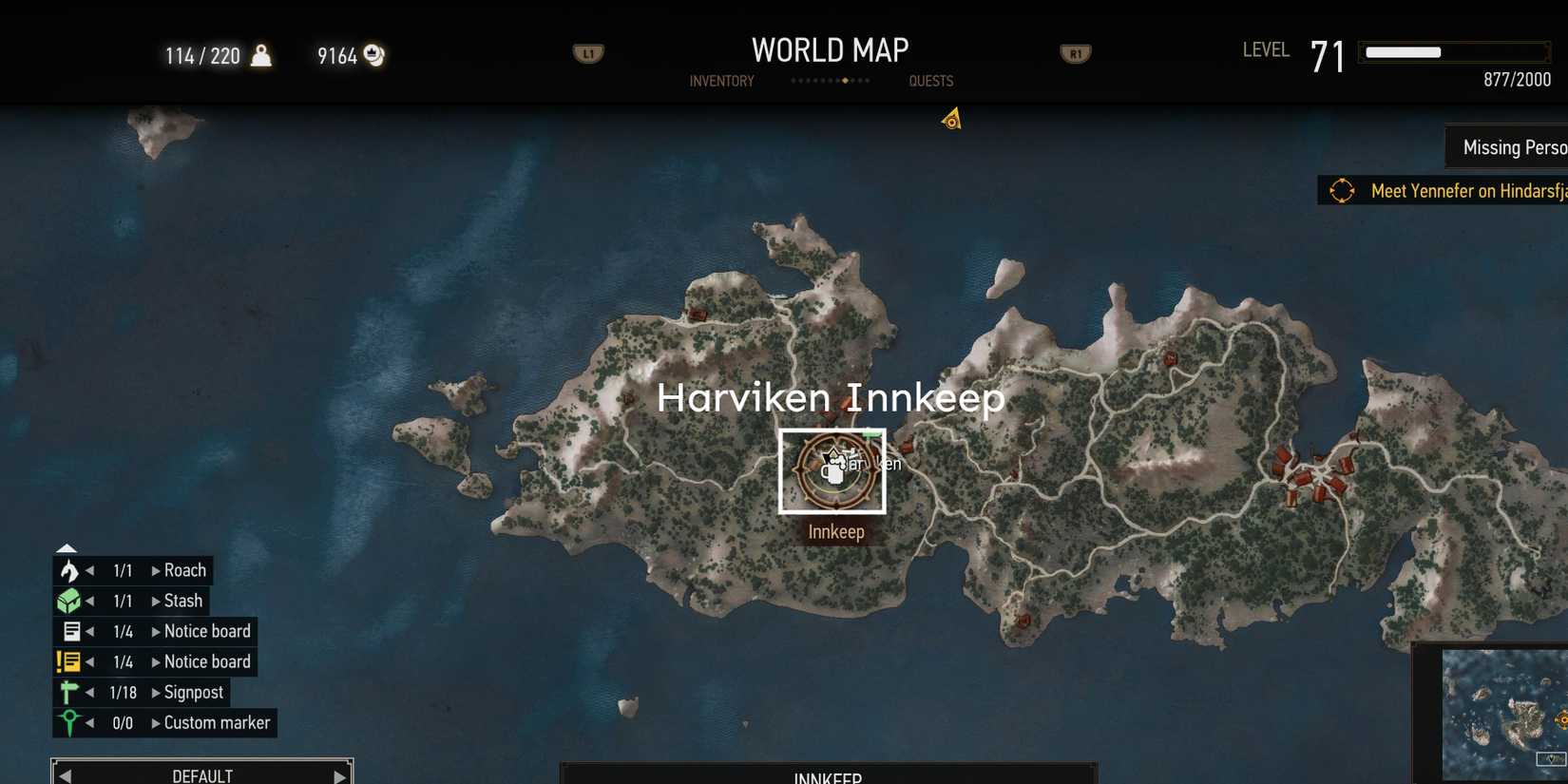
Task: Click the Signpost icon in the legend
Action: point(67,692)
